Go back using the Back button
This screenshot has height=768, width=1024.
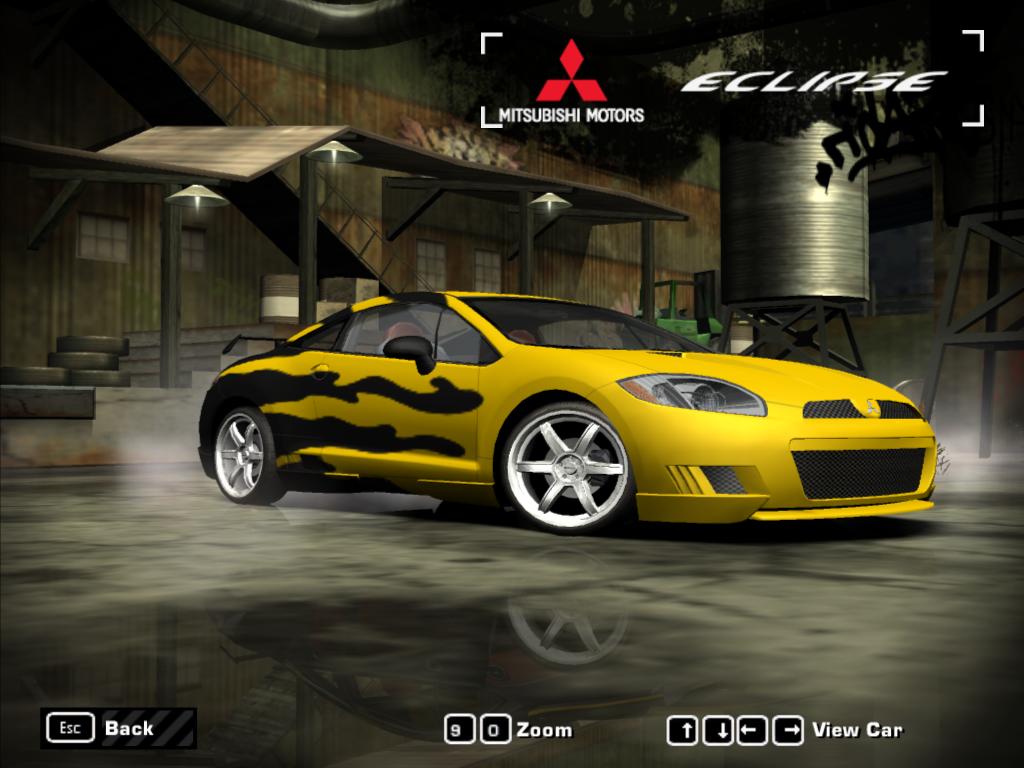118,728
